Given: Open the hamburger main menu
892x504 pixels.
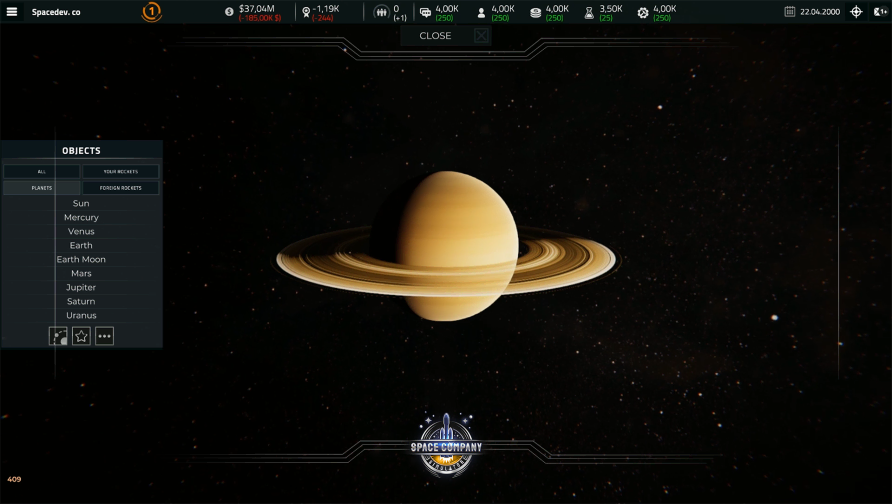Looking at the screenshot, I should [x=12, y=12].
